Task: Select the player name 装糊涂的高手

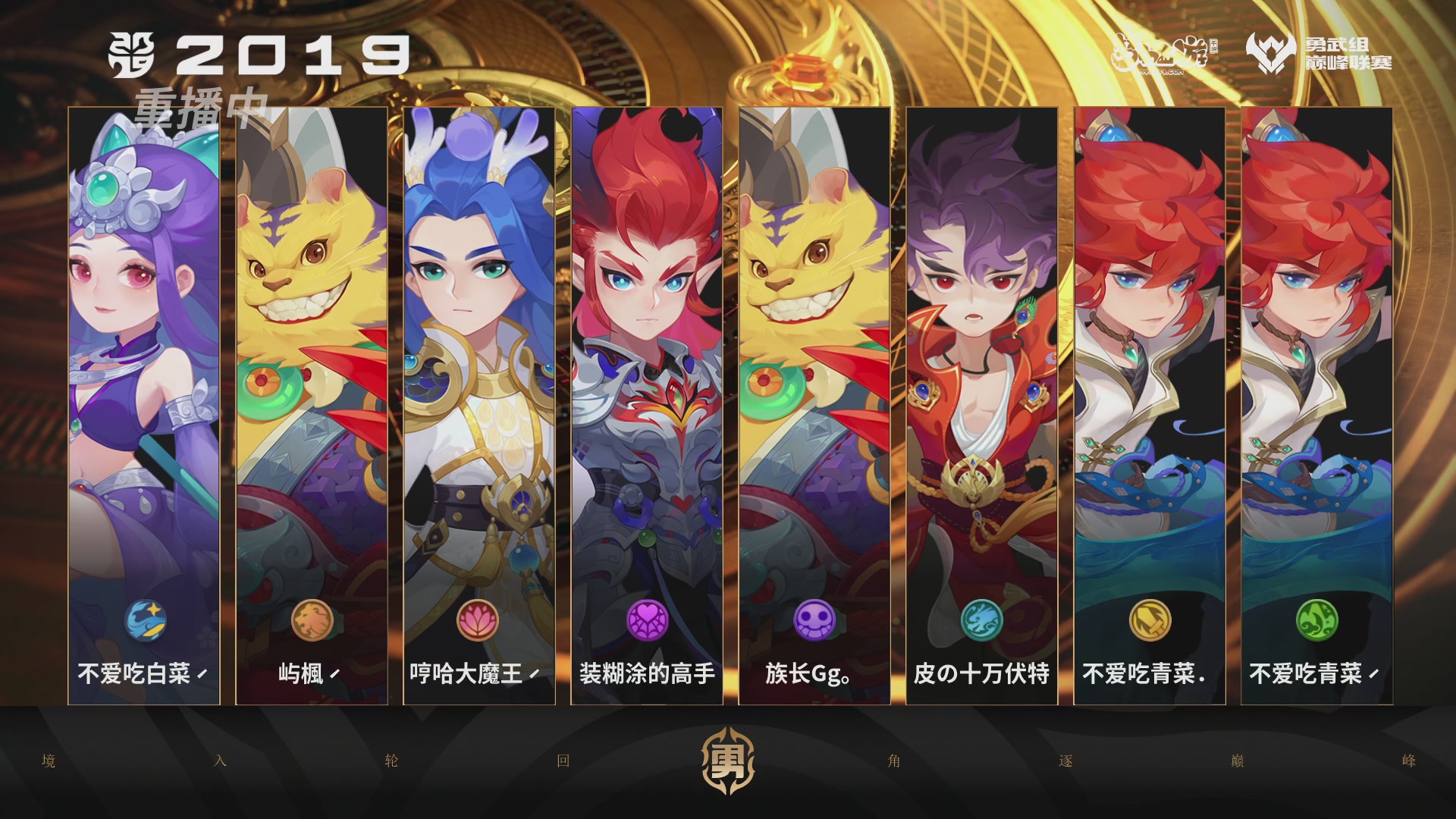Action: (x=646, y=673)
